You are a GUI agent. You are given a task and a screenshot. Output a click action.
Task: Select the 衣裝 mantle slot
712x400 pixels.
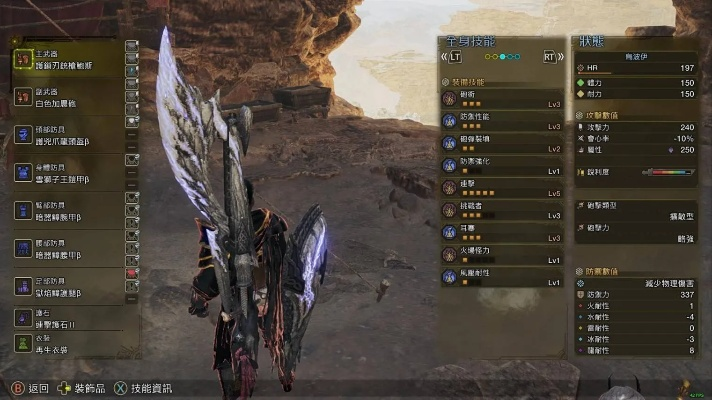click(x=65, y=343)
